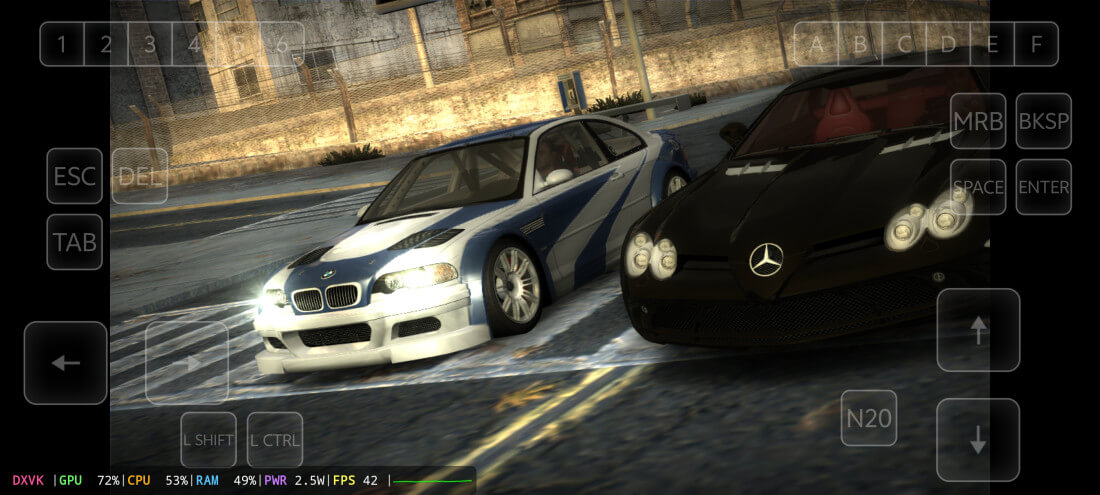Tap the TAB overlay key

[75, 242]
